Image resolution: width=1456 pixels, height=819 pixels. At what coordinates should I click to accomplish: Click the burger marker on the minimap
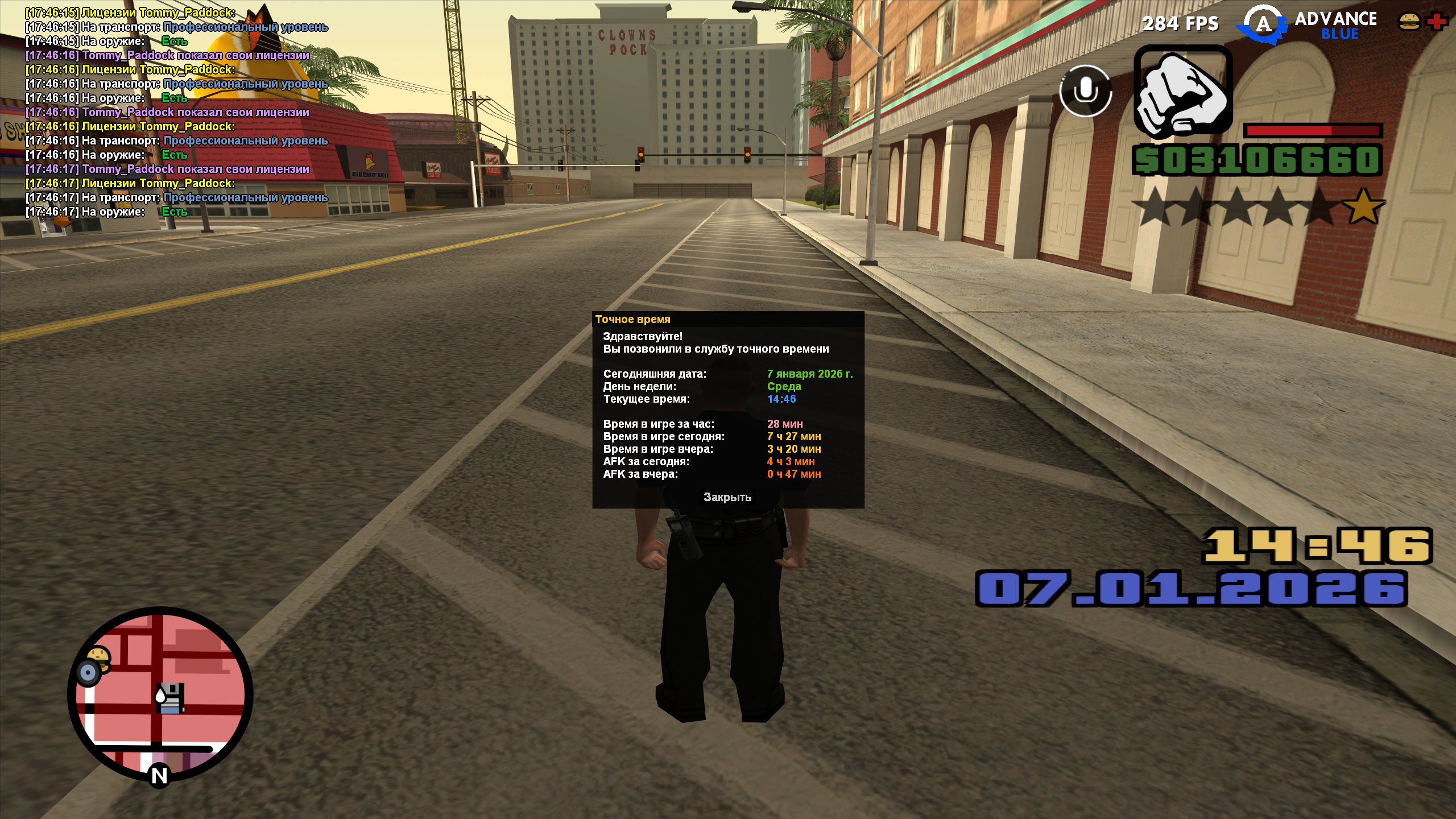coord(99,656)
